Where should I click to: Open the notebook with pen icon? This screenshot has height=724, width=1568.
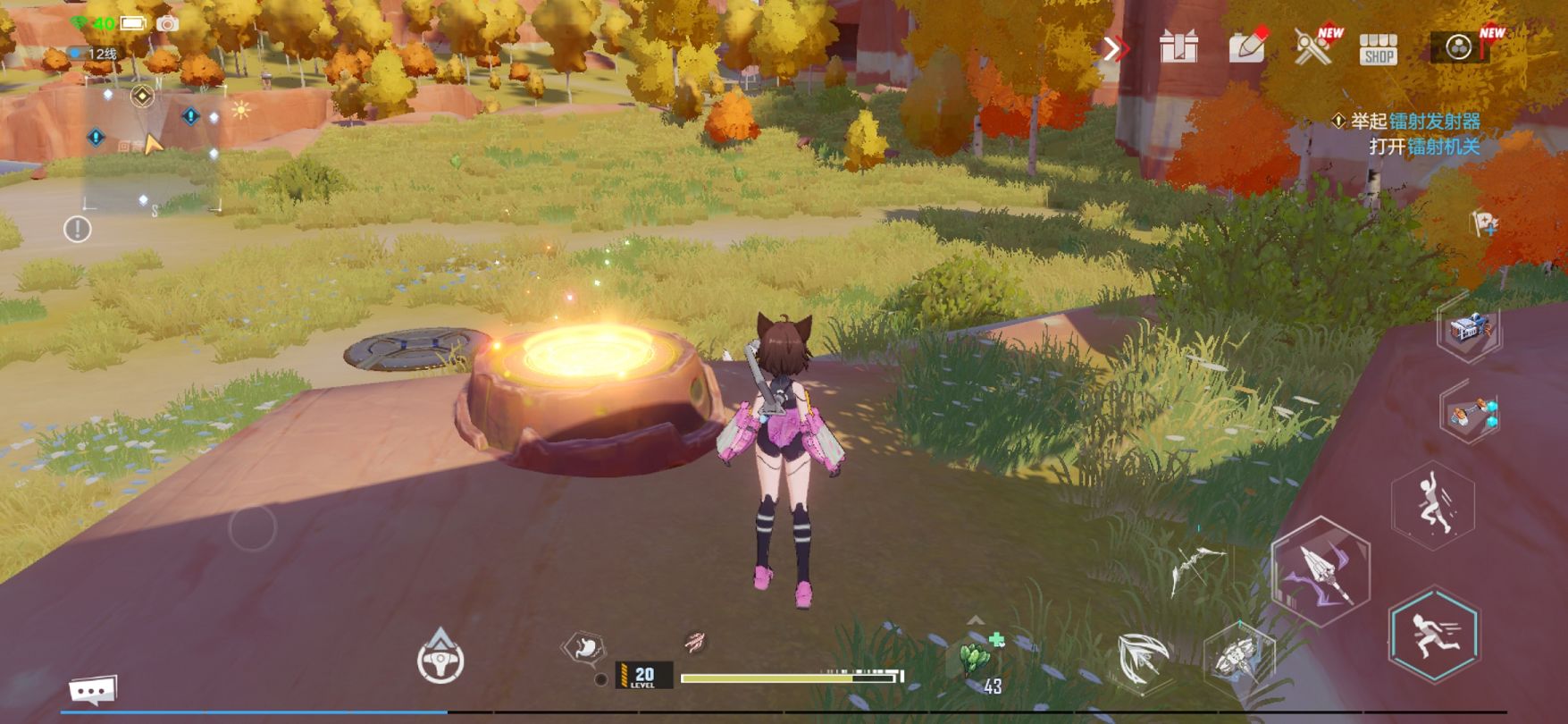1247,46
